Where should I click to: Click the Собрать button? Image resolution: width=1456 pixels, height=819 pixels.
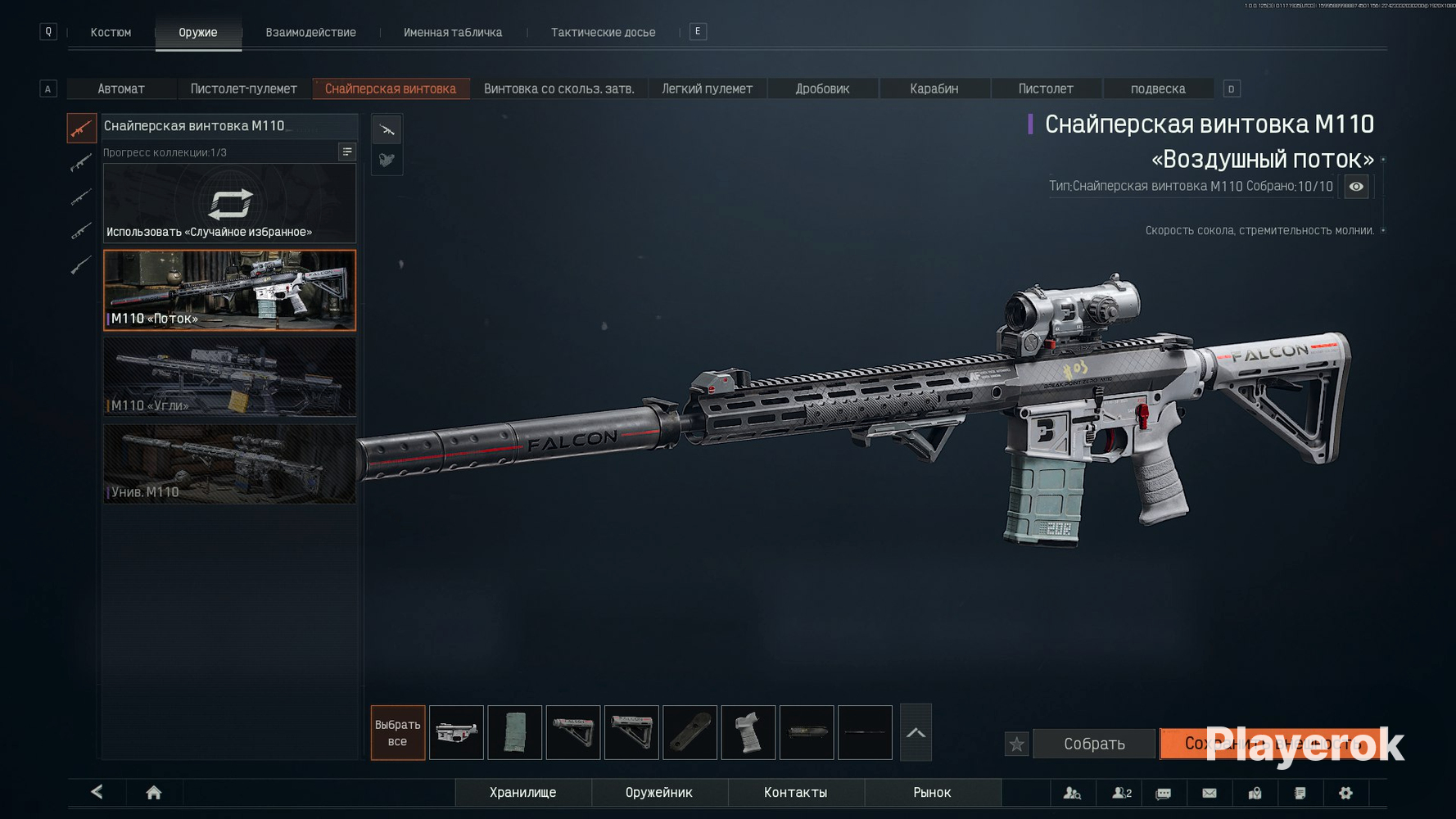(x=1093, y=744)
